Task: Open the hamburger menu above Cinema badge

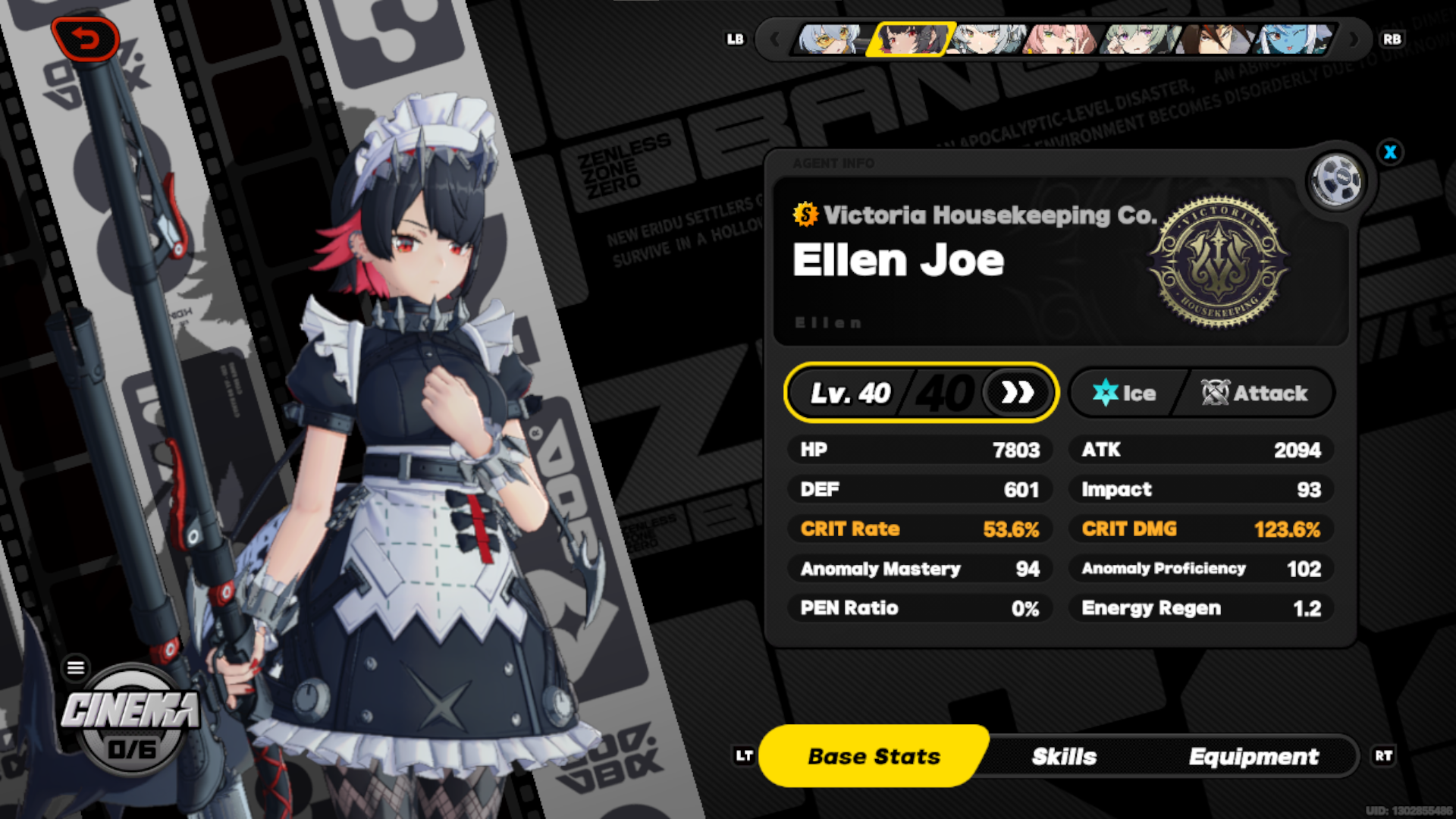Action: pyautogui.click(x=76, y=667)
